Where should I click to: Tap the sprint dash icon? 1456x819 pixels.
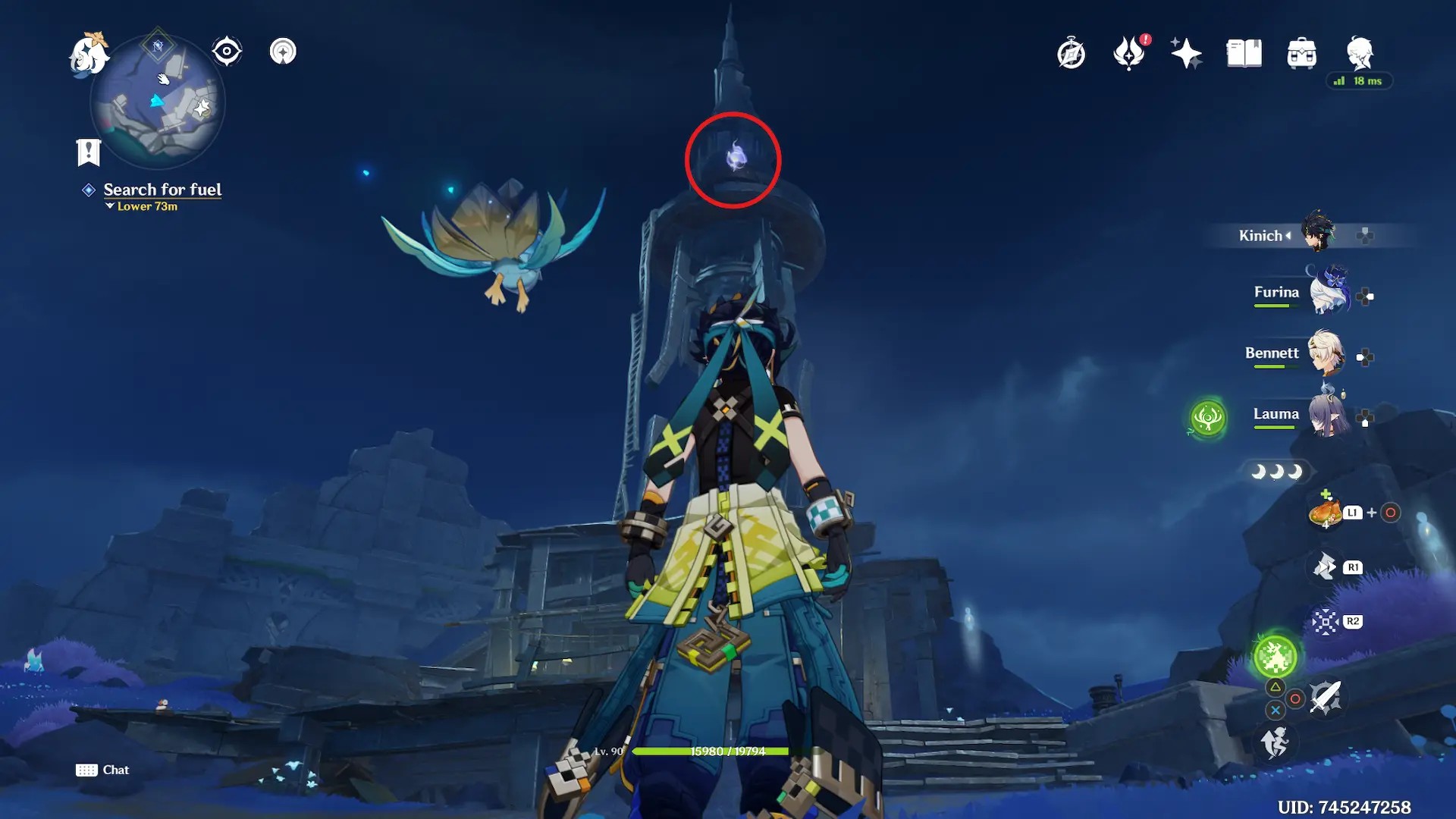pos(1274,742)
